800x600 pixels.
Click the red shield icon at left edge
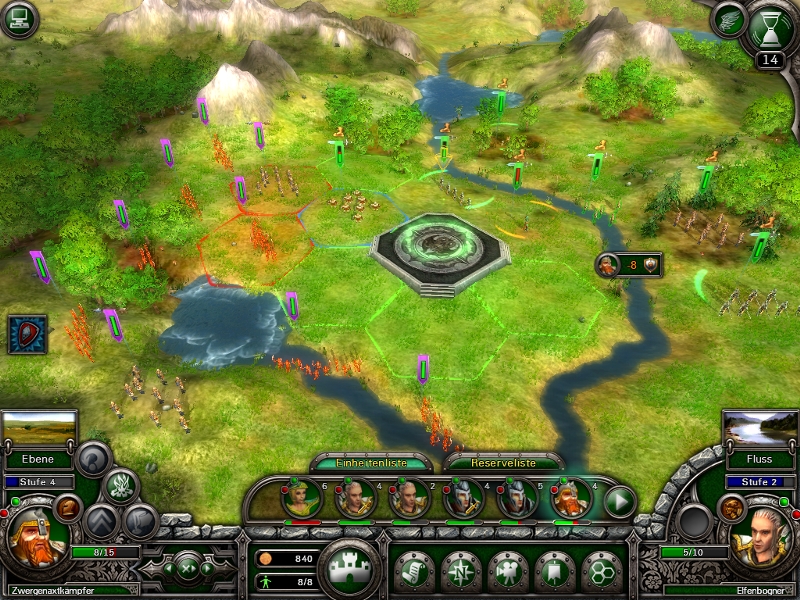27,334
